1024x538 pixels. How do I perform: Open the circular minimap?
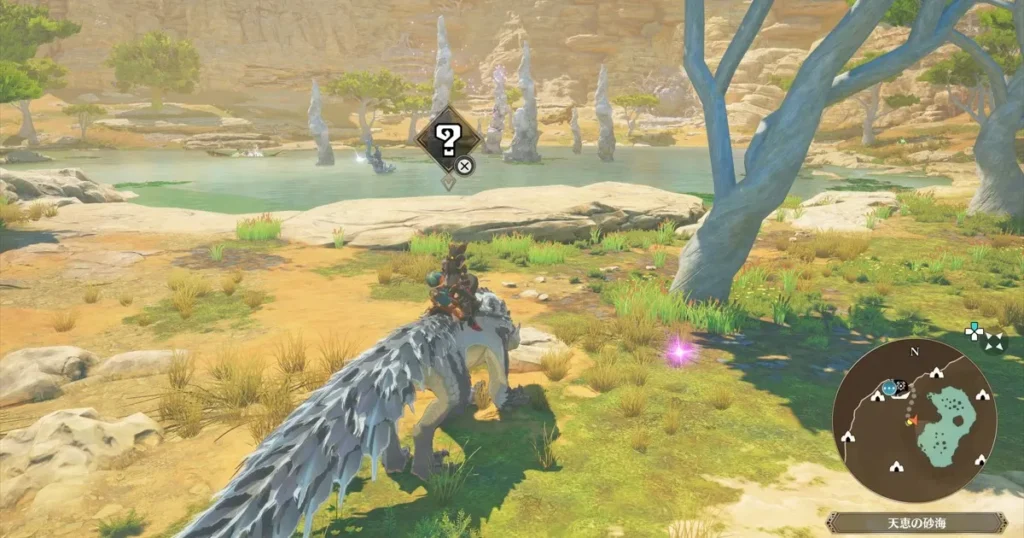click(x=914, y=419)
